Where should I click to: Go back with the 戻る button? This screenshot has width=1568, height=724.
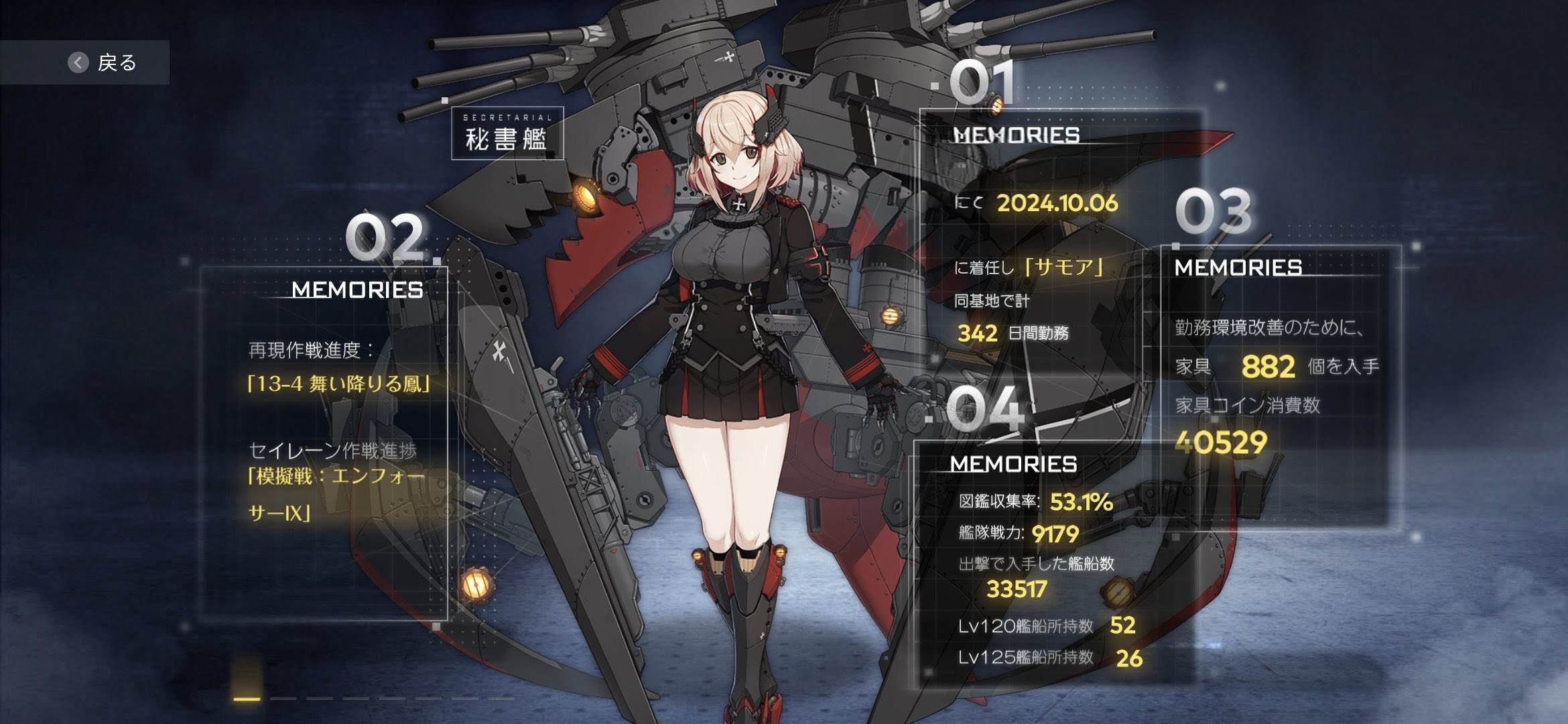pyautogui.click(x=102, y=62)
